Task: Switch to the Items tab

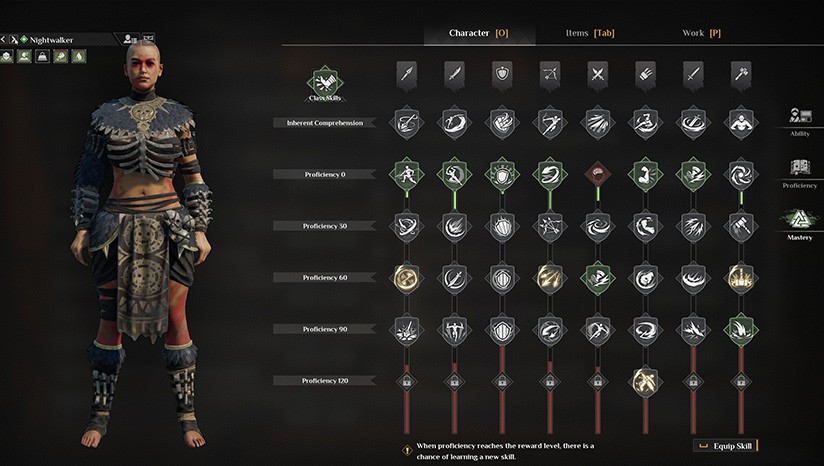Action: pos(589,33)
